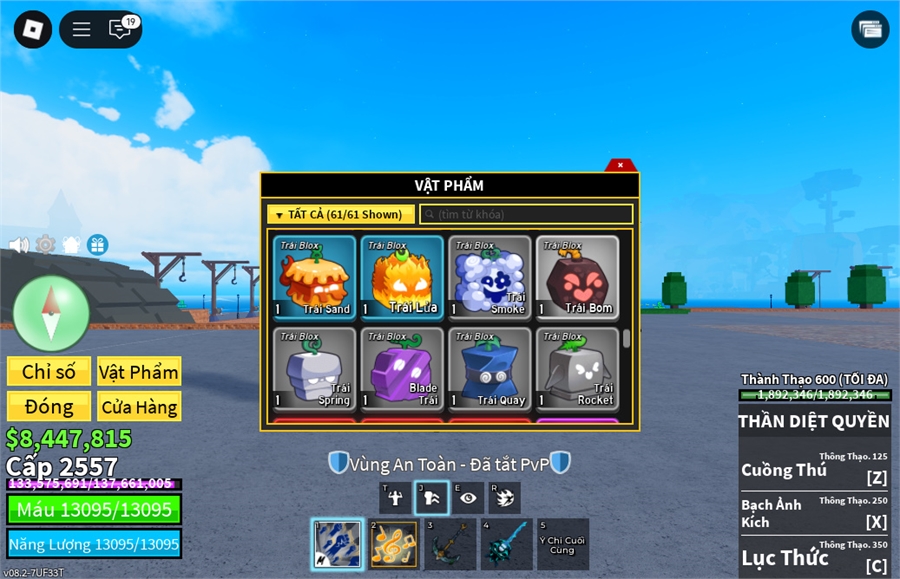
Task: Open the Chỉ số stats menu
Action: coord(49,372)
